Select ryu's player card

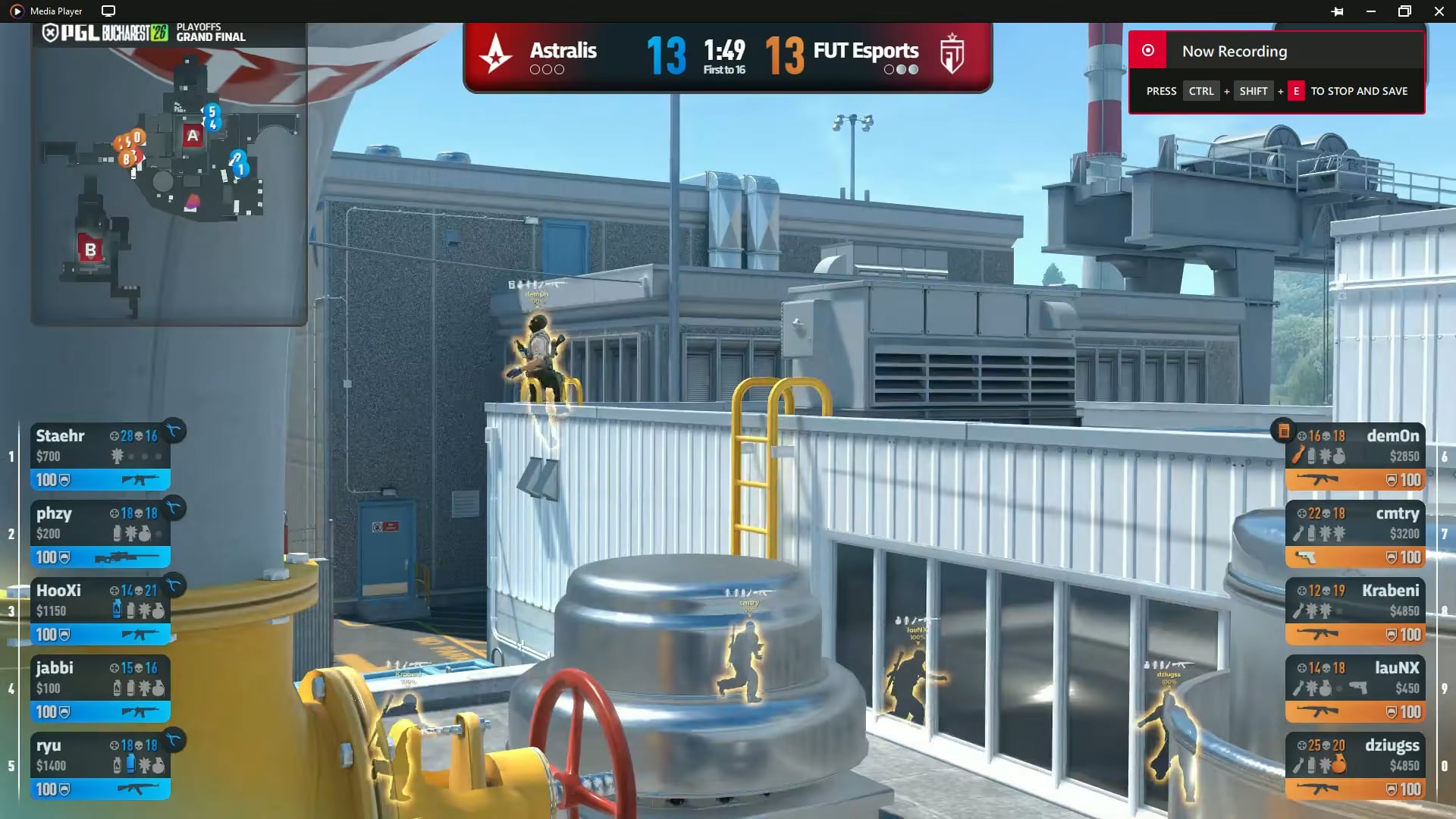pyautogui.click(x=100, y=765)
